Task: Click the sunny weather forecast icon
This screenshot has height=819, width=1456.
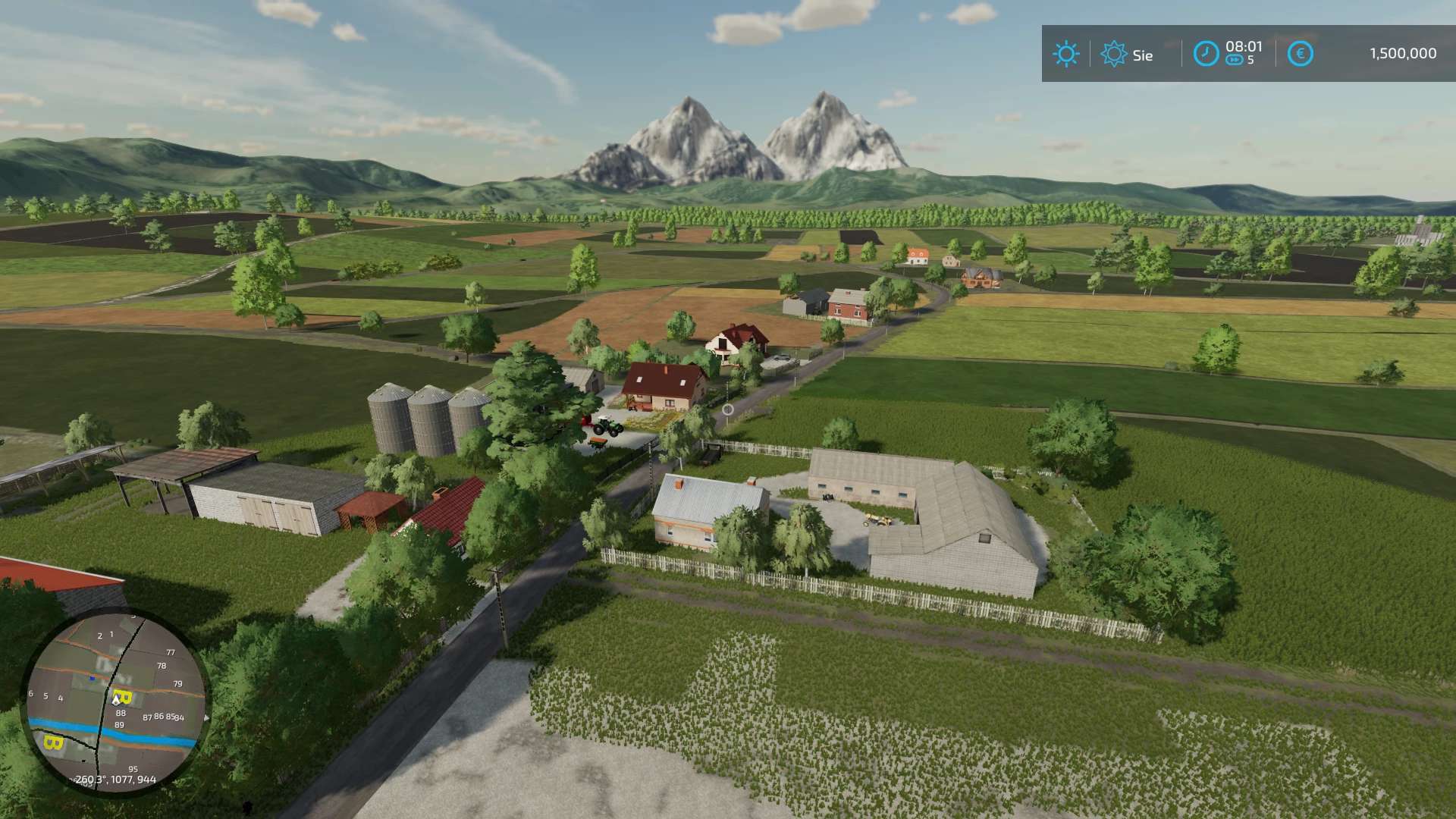Action: pos(1065,54)
